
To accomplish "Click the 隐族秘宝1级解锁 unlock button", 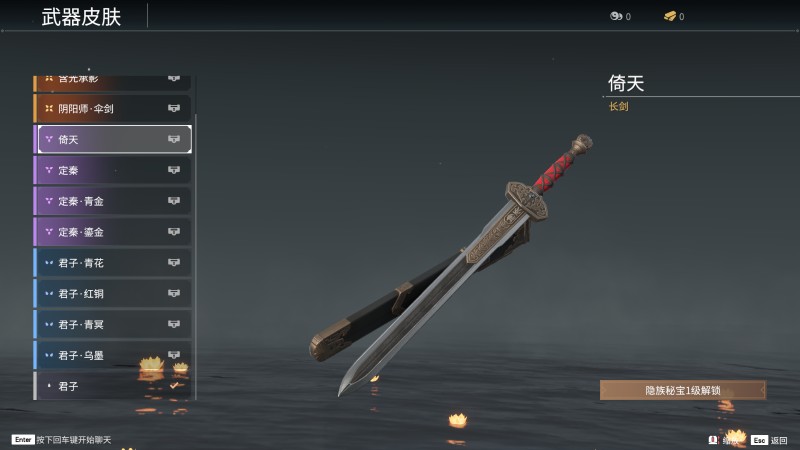I will pyautogui.click(x=683, y=390).
